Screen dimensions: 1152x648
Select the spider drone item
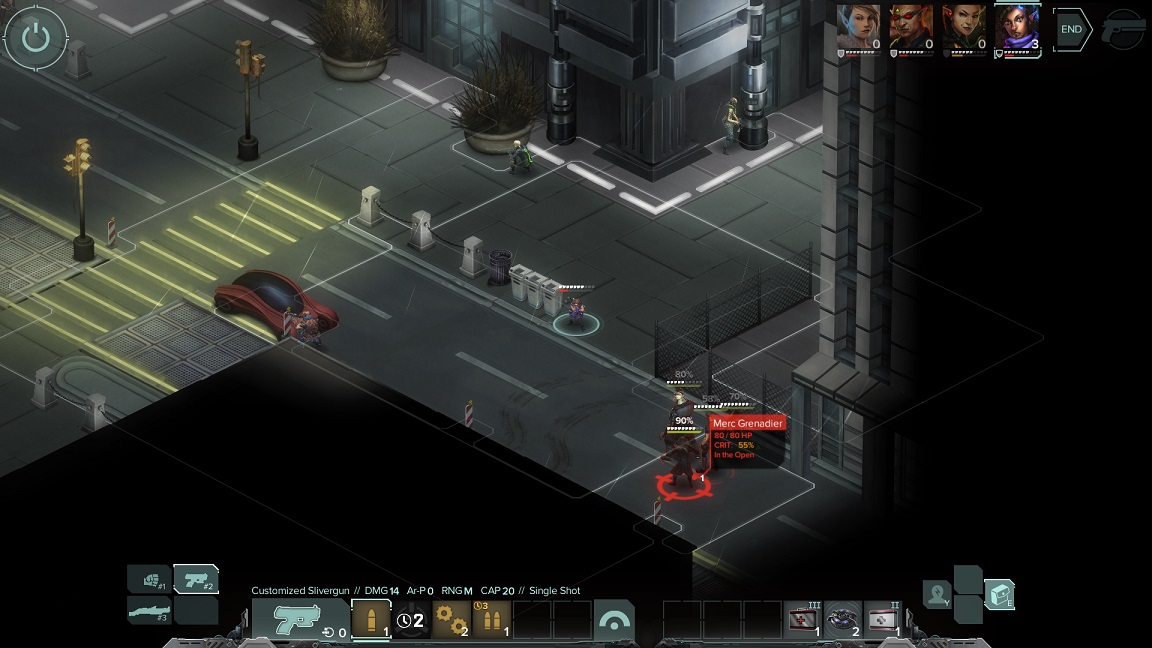click(x=843, y=619)
